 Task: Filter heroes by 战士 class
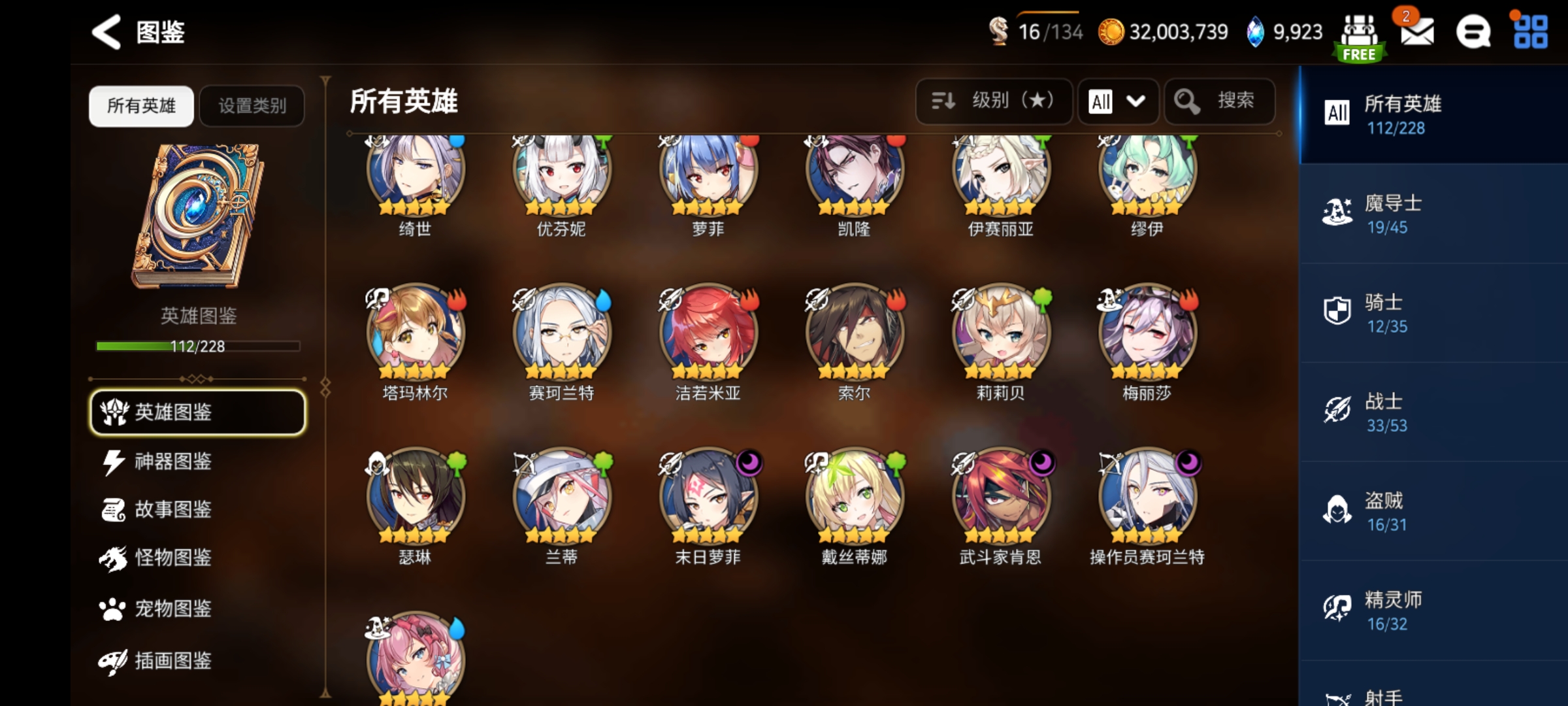(1433, 412)
